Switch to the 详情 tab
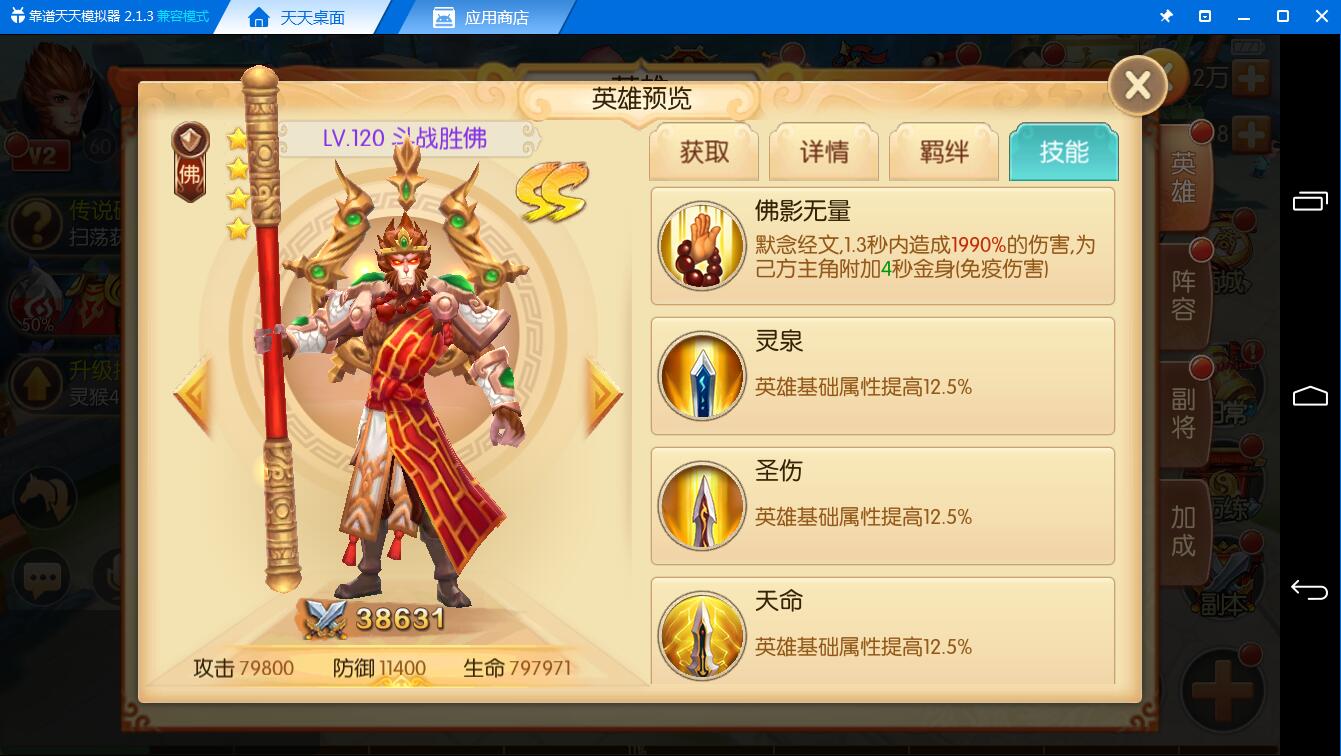Image resolution: width=1341 pixels, height=756 pixels. coord(824,152)
